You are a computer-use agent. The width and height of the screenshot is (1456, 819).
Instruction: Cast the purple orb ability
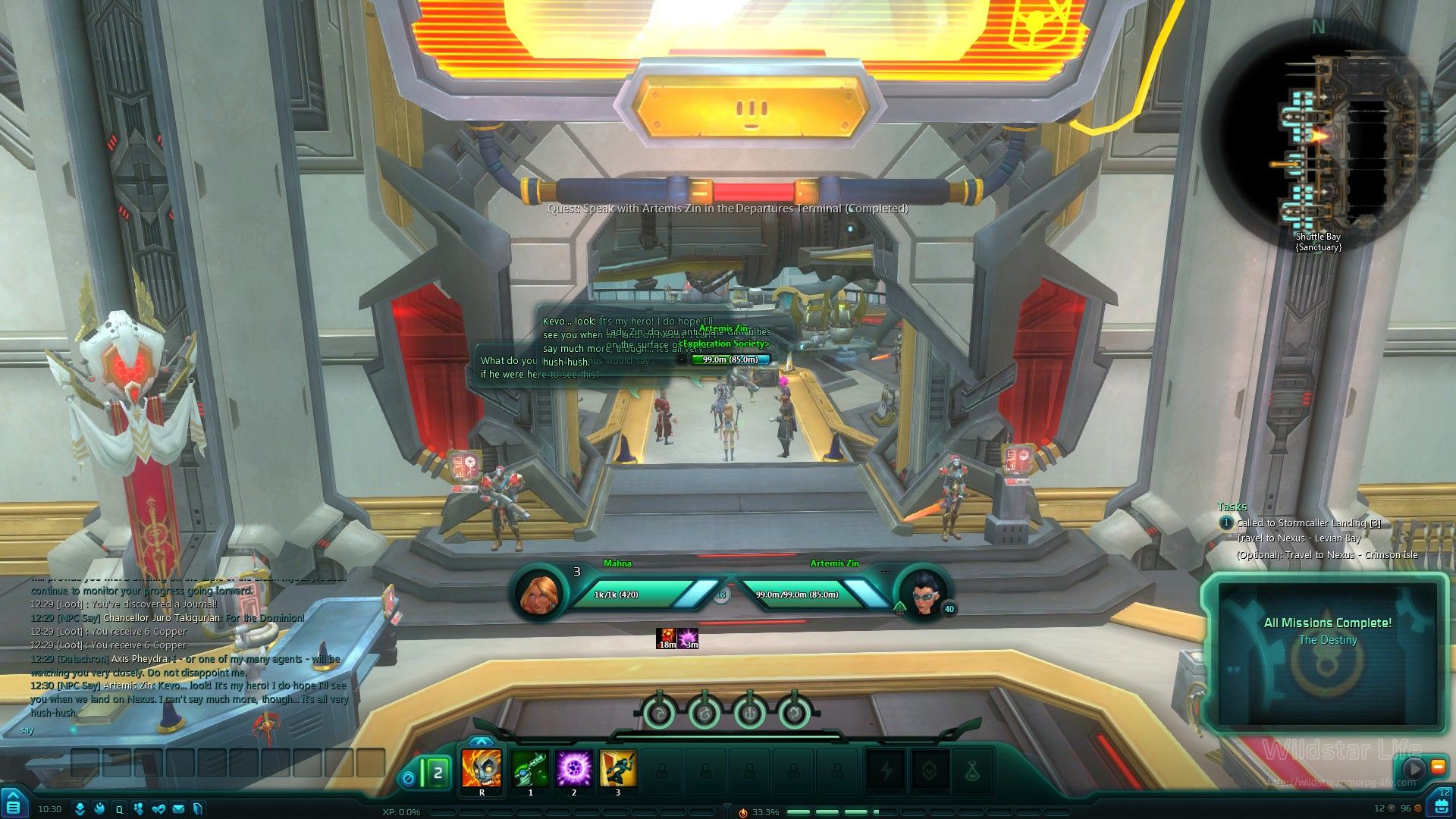[574, 768]
